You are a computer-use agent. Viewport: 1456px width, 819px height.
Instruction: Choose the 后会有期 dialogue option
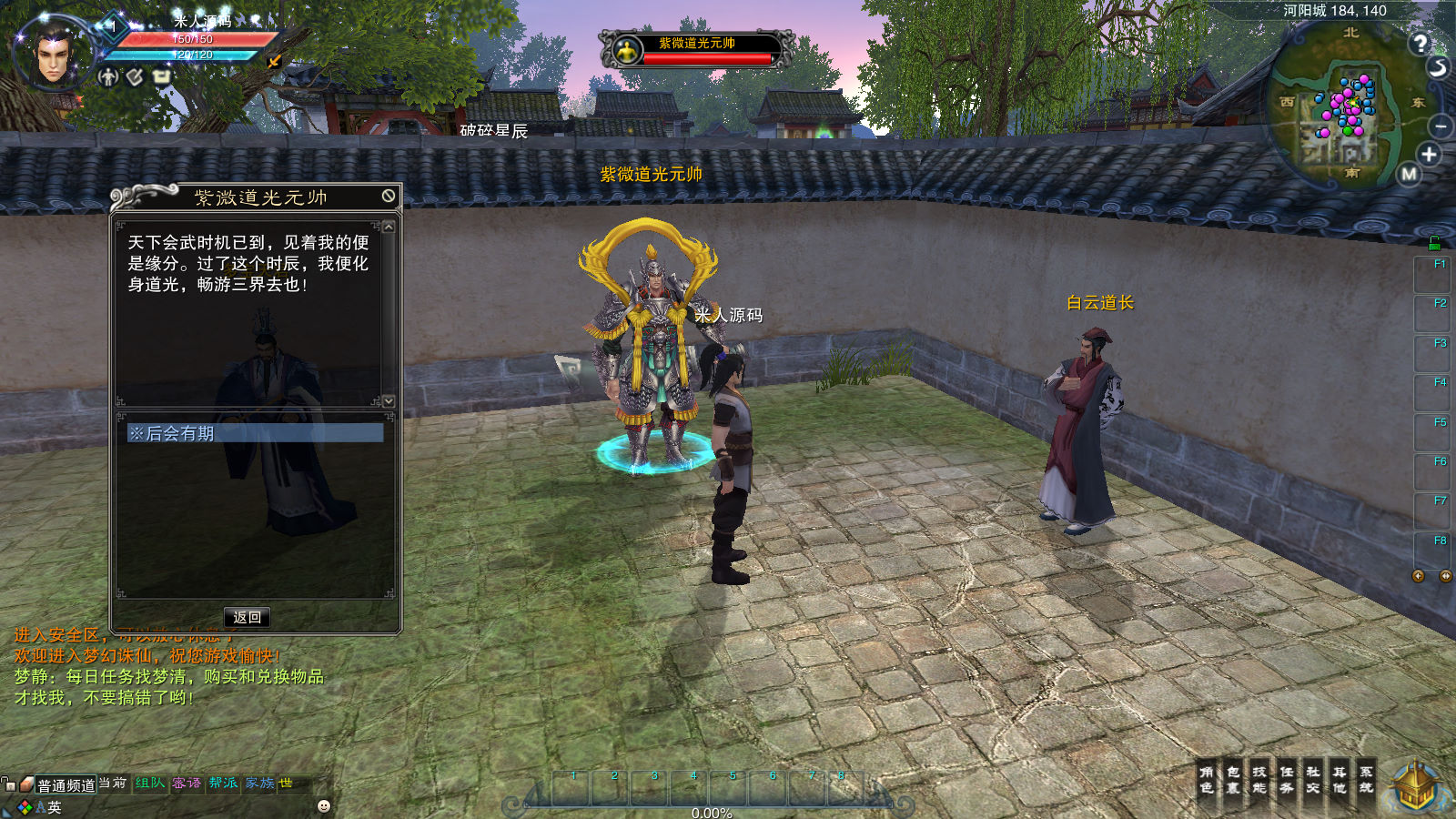(254, 433)
